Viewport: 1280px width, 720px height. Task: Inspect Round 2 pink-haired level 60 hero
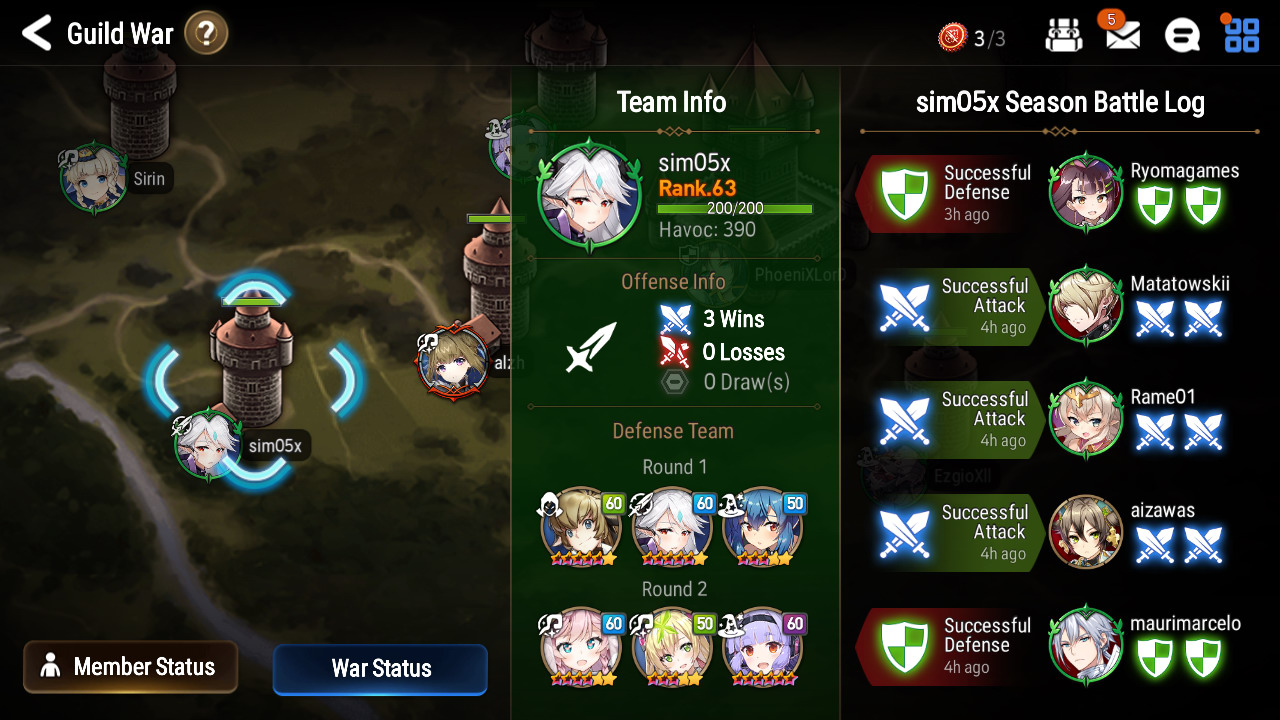coord(581,647)
